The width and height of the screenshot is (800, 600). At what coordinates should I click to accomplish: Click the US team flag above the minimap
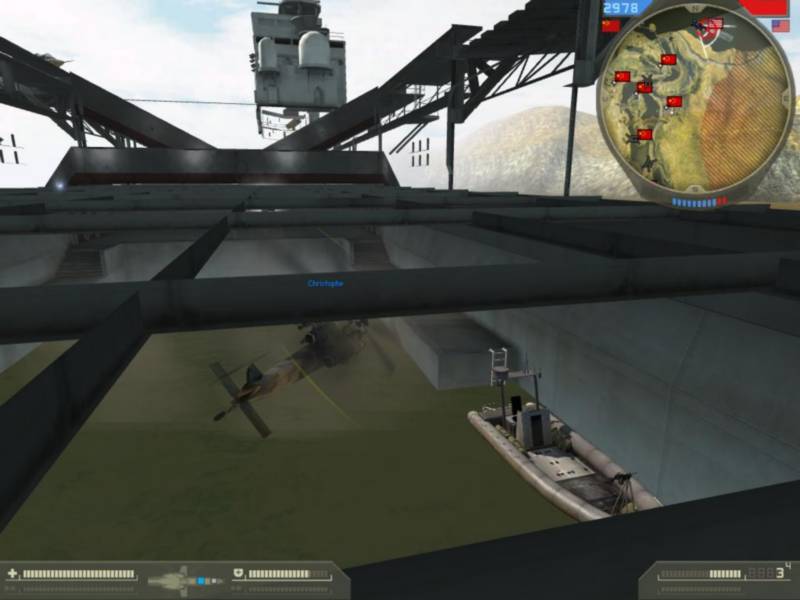tap(781, 26)
